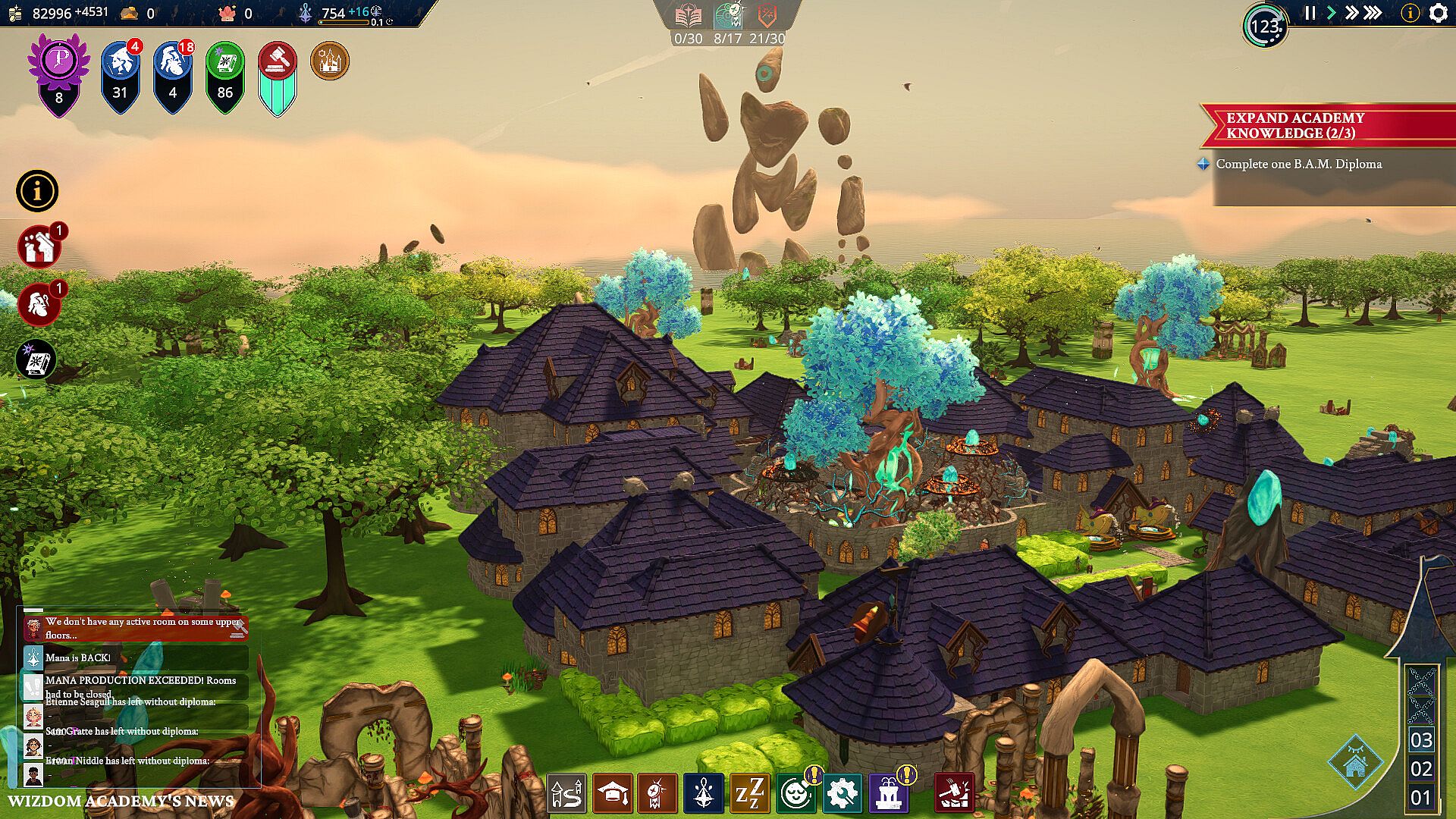Open the no active room news alert

pos(136,628)
